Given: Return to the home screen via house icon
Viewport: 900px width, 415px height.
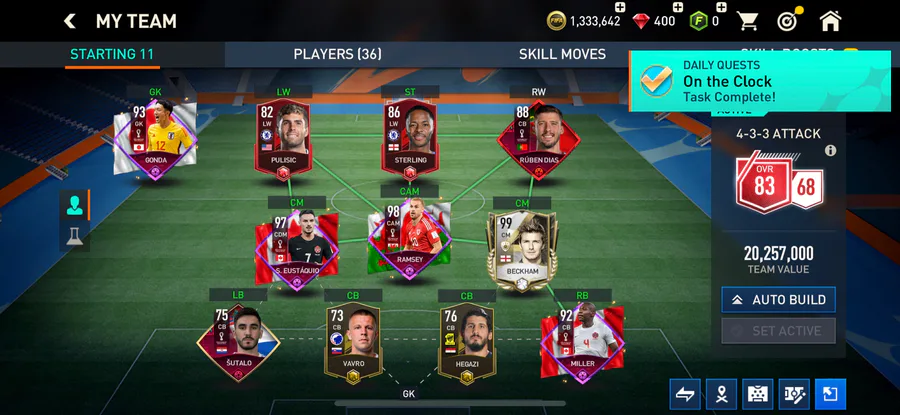Looking at the screenshot, I should pyautogui.click(x=830, y=21).
